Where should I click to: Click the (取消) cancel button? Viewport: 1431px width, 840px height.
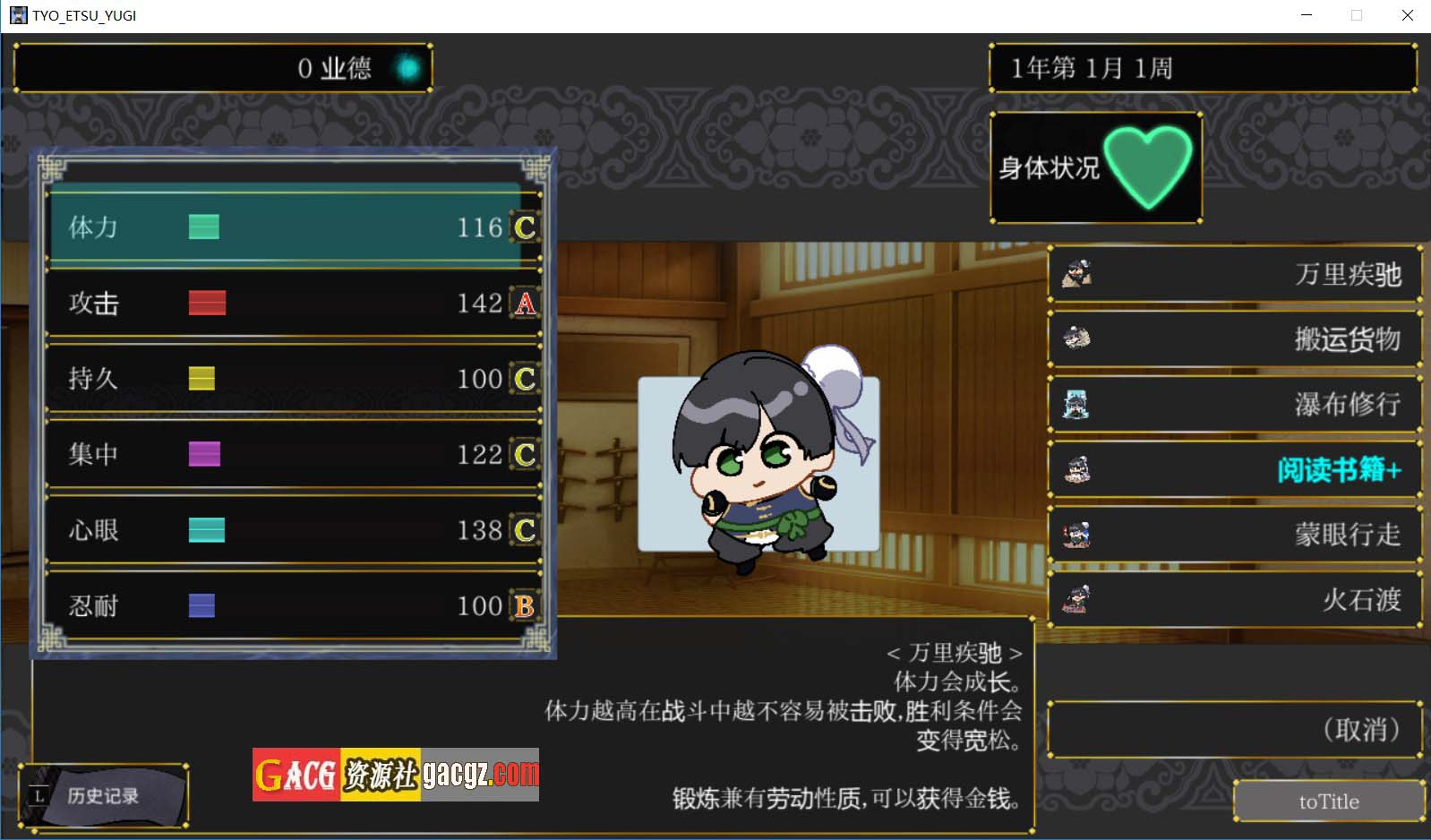pos(1234,730)
